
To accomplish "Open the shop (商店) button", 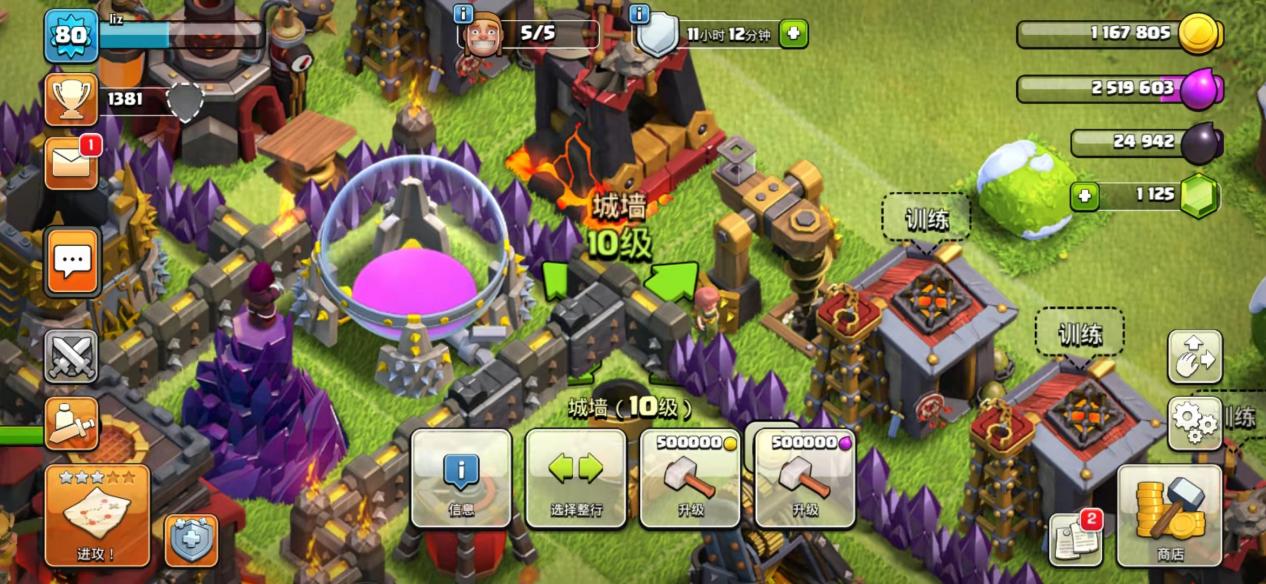I will click(1170, 516).
